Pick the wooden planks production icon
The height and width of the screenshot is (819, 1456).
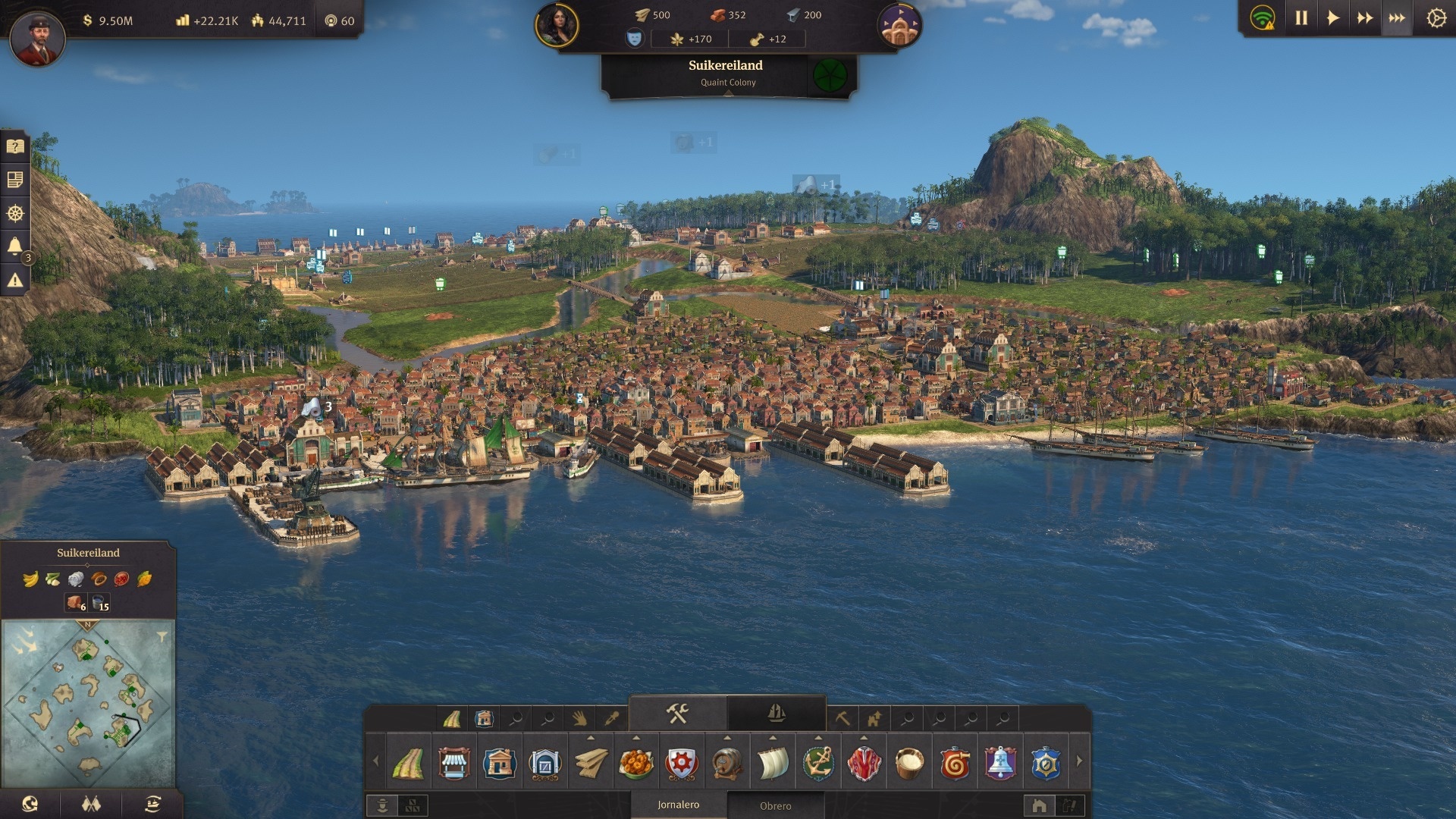(591, 763)
